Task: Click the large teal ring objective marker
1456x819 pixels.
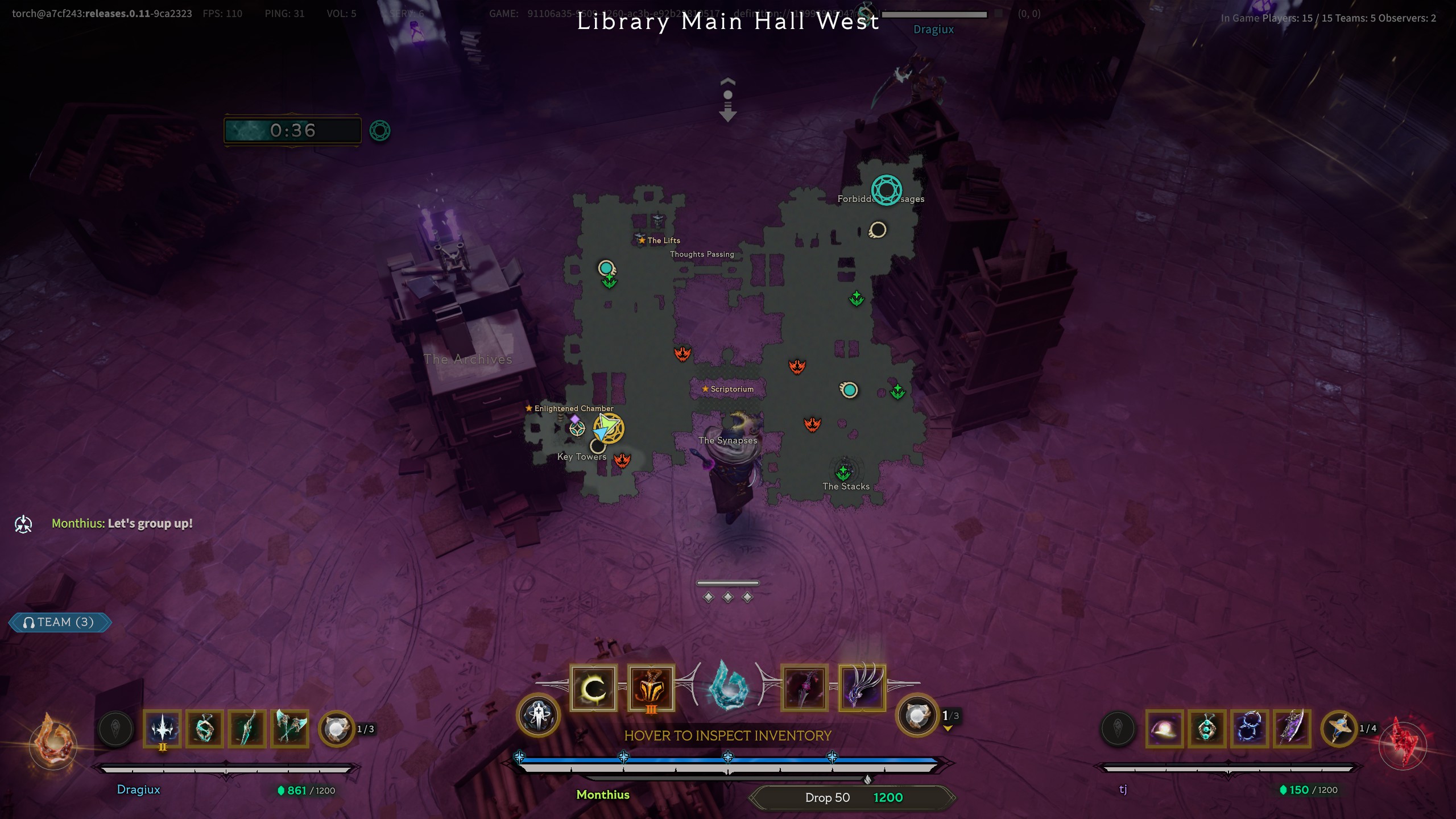Action: click(x=886, y=190)
